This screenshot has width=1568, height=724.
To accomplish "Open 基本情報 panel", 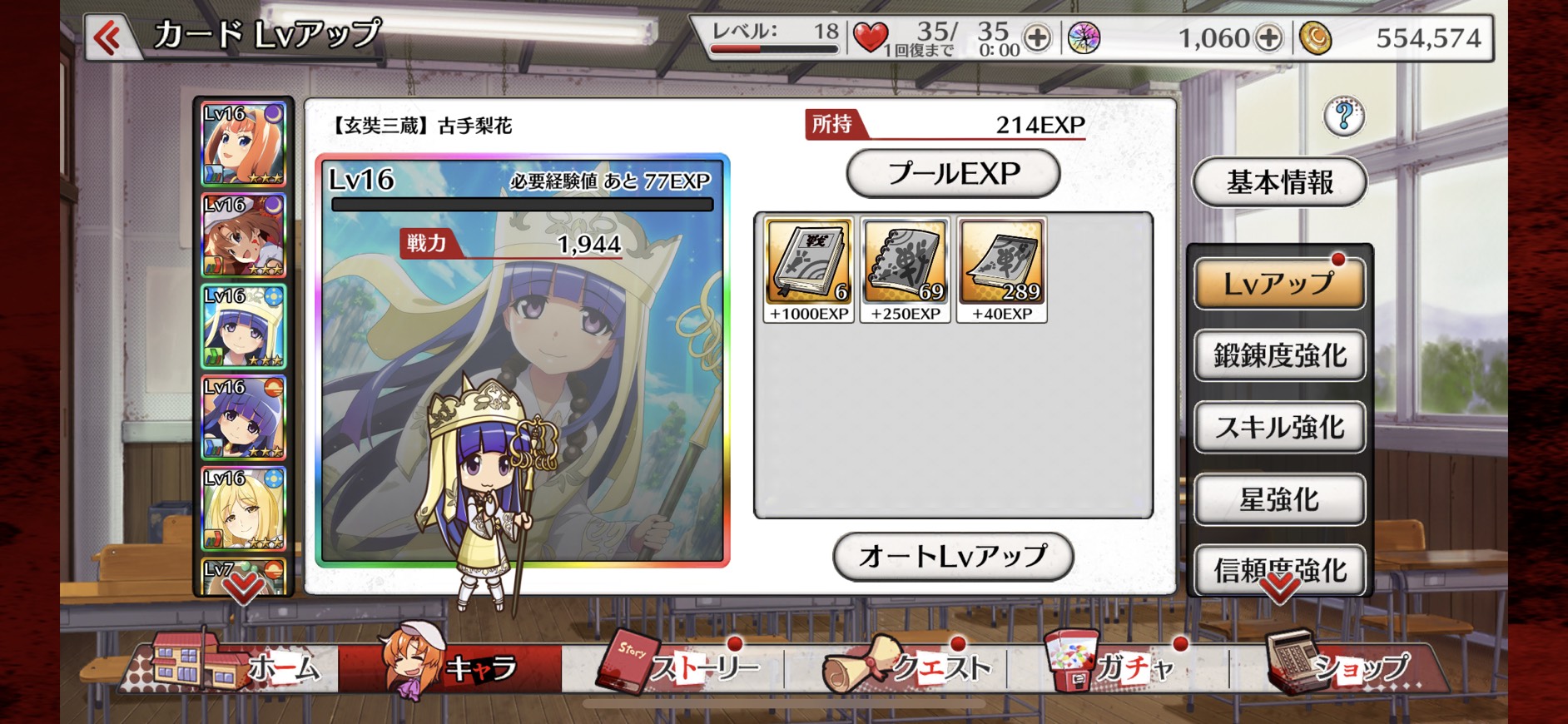I will (x=1279, y=182).
